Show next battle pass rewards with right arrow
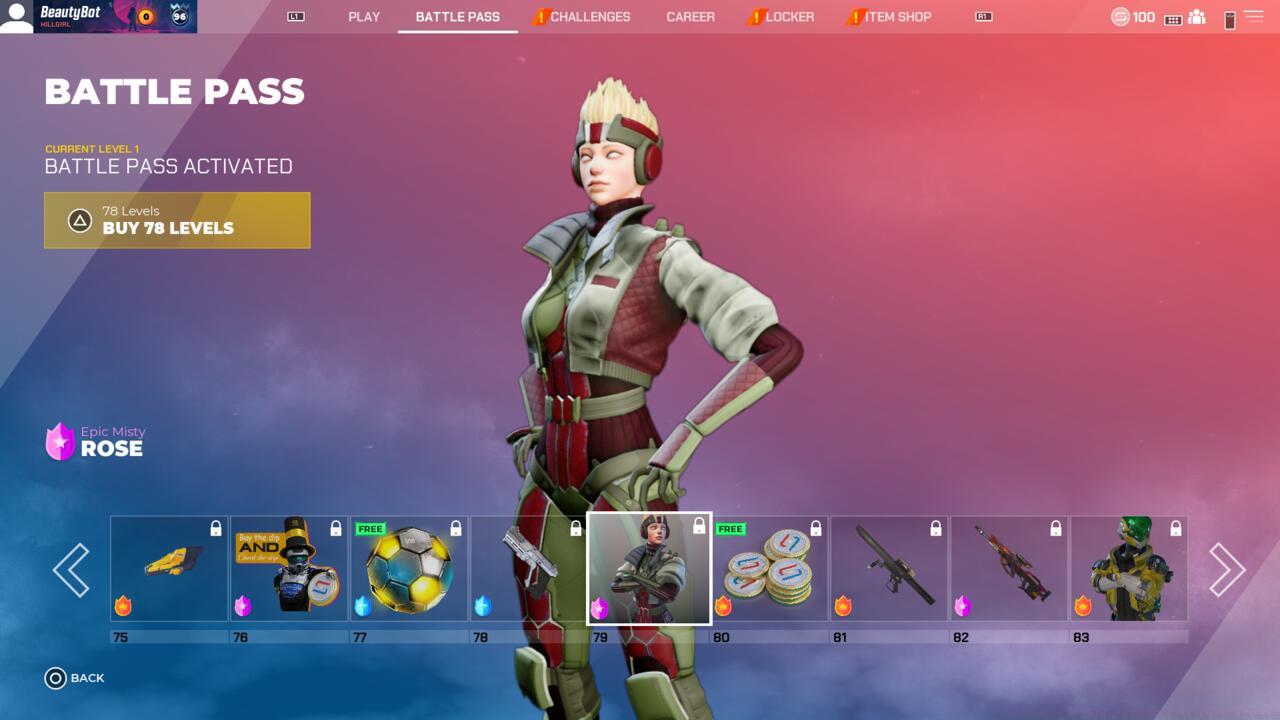Image resolution: width=1280 pixels, height=720 pixels. pos(1227,570)
